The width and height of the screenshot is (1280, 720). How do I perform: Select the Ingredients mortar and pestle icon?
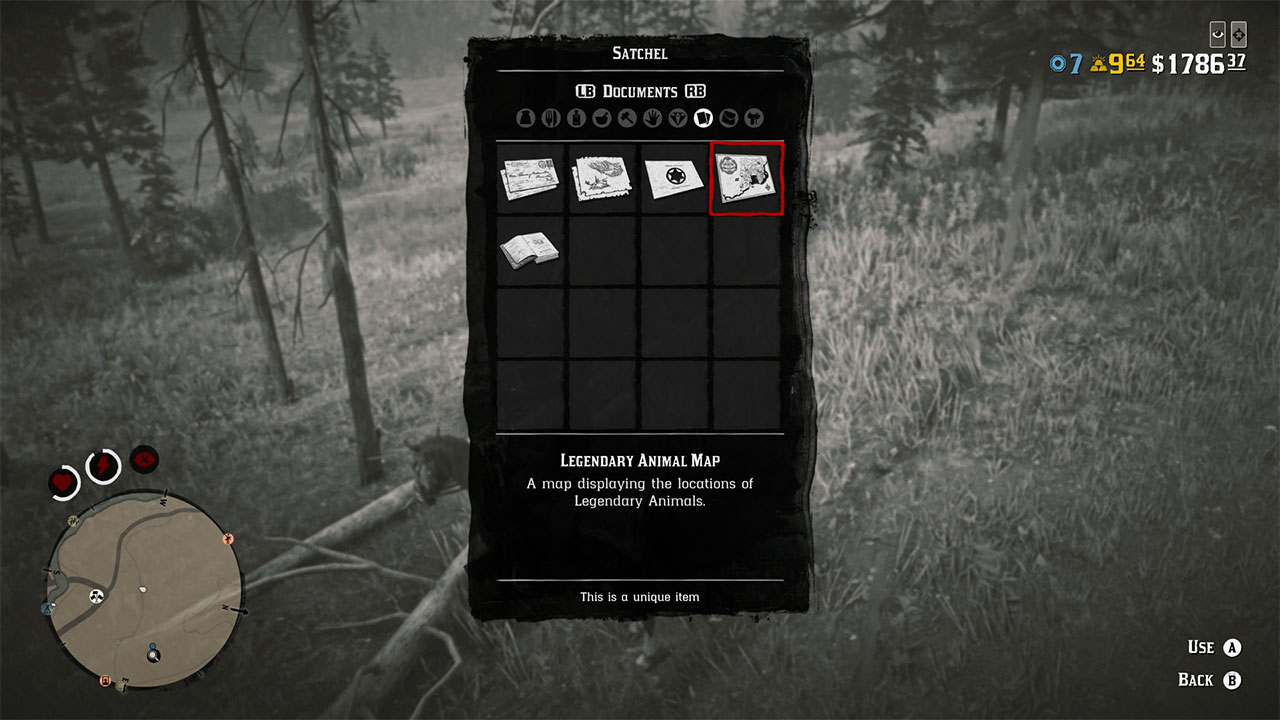click(600, 117)
